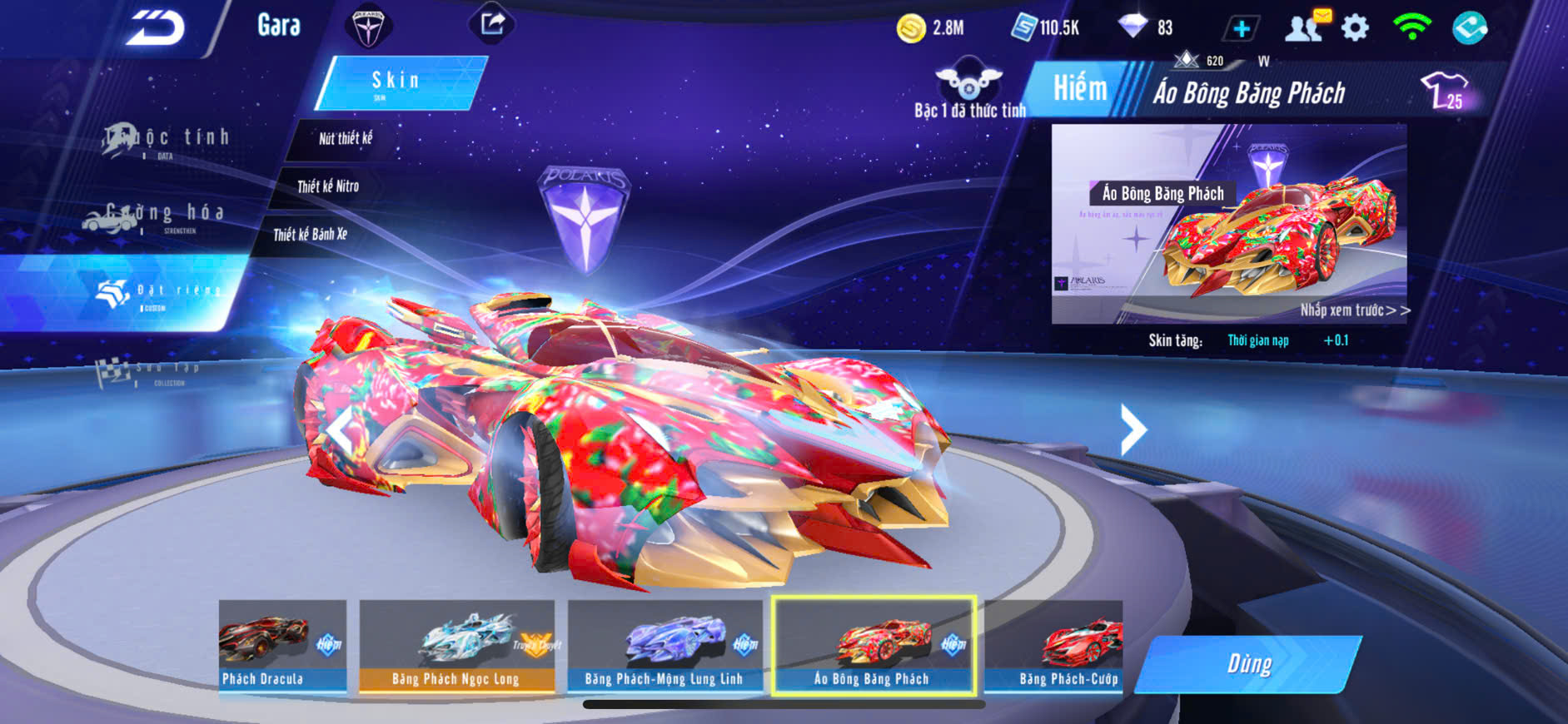Open the Cường hóa side tab
Viewport: 1568px width, 724px height.
[x=154, y=216]
